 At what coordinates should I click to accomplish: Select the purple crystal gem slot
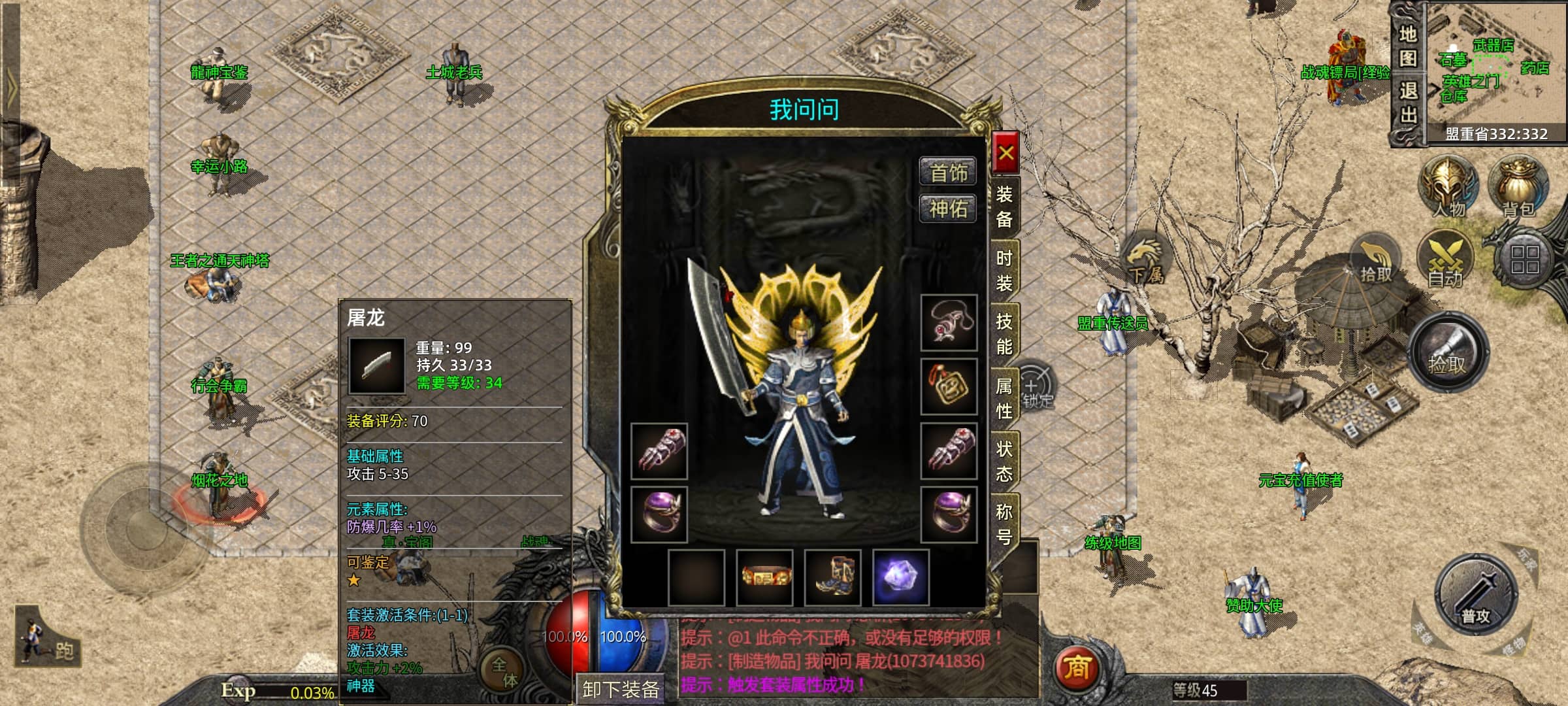pos(901,578)
